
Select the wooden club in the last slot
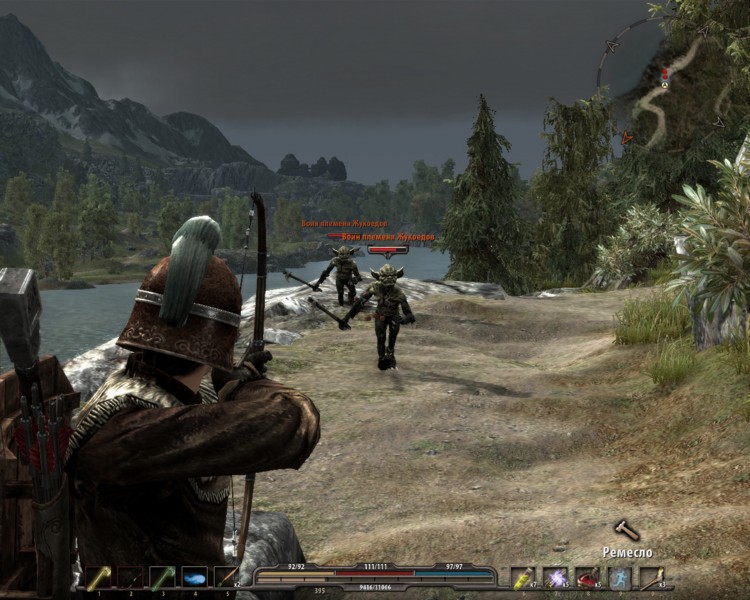[x=651, y=577]
